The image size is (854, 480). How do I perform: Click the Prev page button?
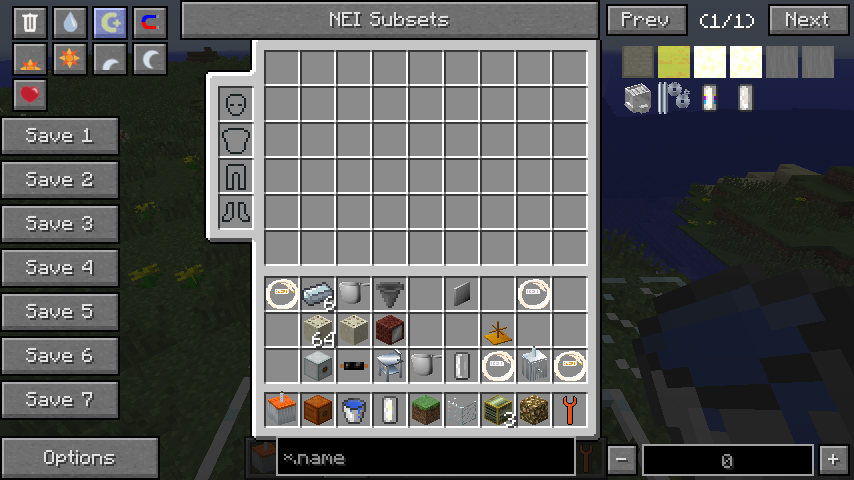(646, 20)
